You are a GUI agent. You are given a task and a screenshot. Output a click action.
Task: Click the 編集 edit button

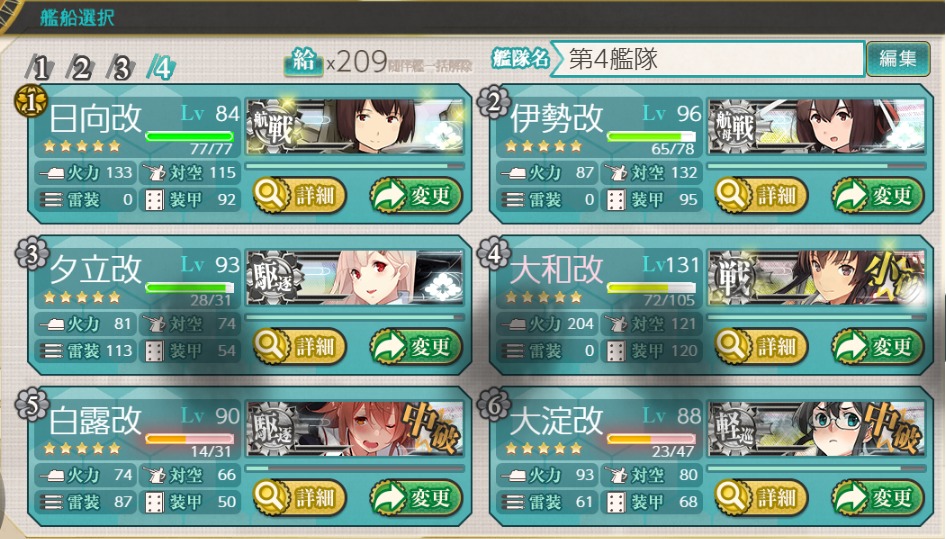[x=897, y=59]
